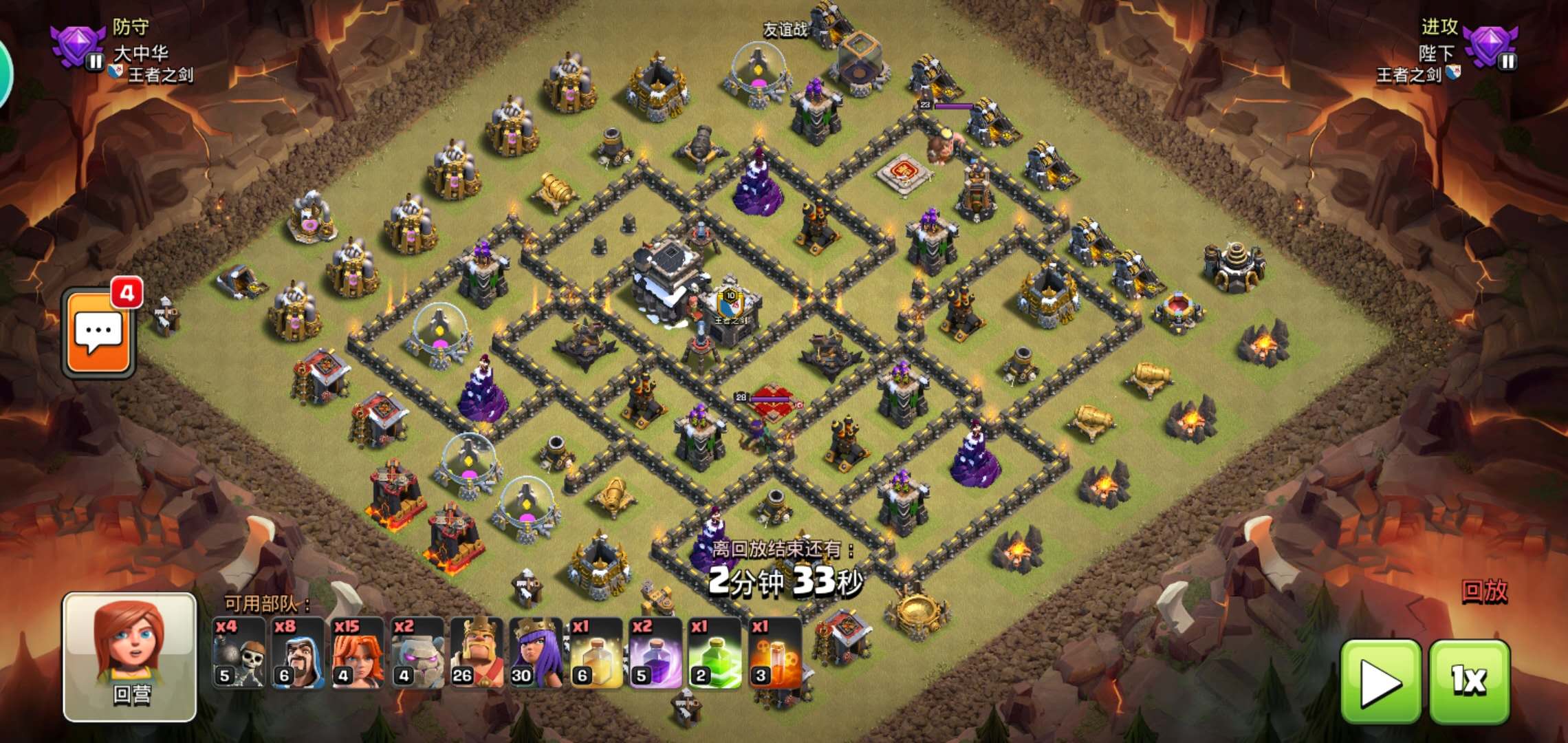Choose the yellow Healing spell slot

pyautogui.click(x=596, y=654)
